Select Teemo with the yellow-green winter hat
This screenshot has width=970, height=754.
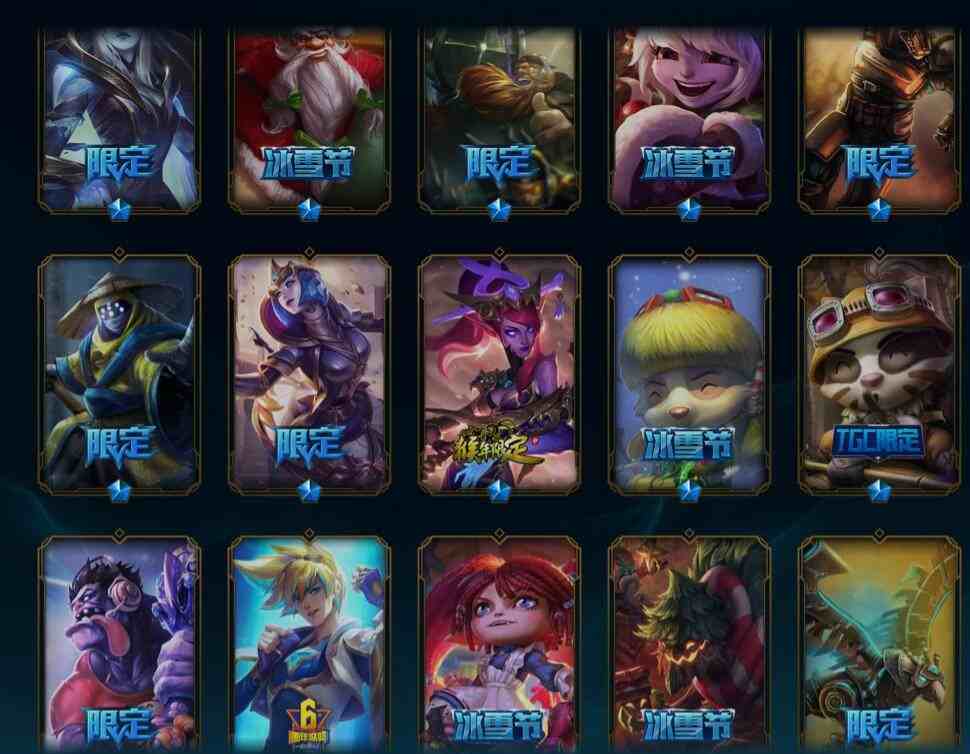coord(689,374)
